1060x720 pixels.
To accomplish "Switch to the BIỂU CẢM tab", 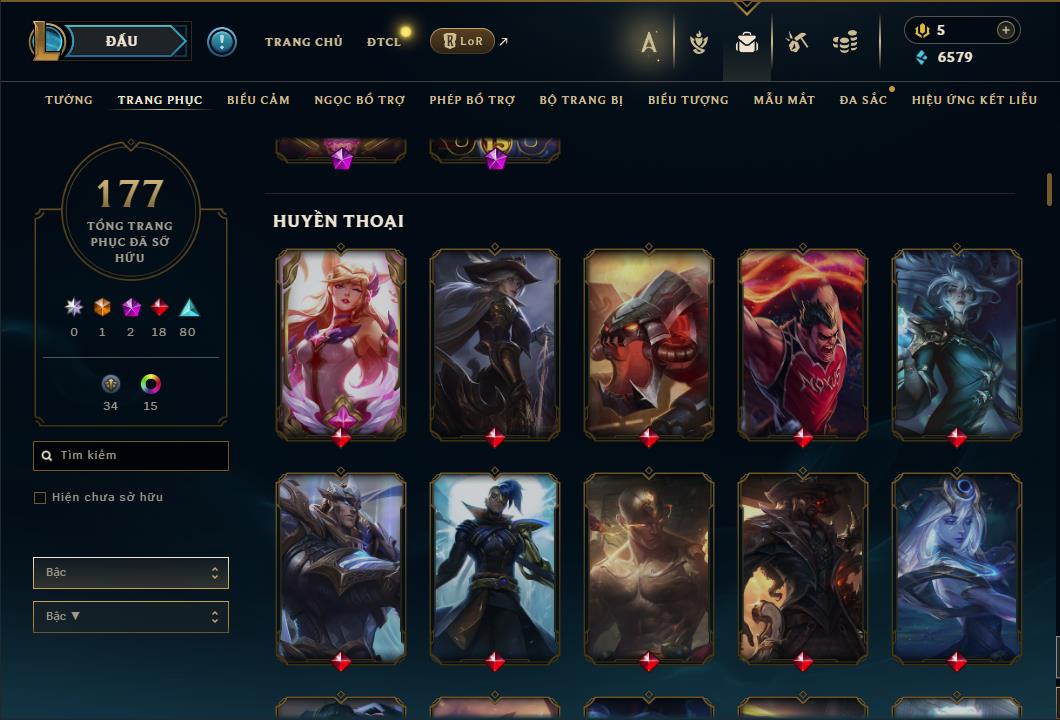I will tap(258, 100).
